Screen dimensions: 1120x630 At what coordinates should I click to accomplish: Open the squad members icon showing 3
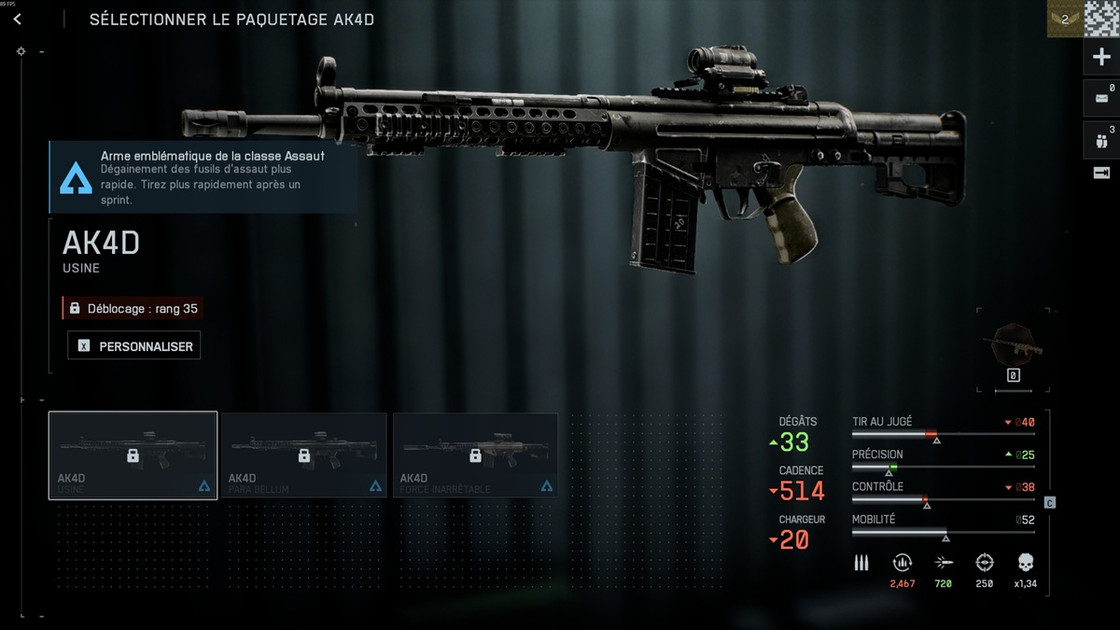point(1101,139)
